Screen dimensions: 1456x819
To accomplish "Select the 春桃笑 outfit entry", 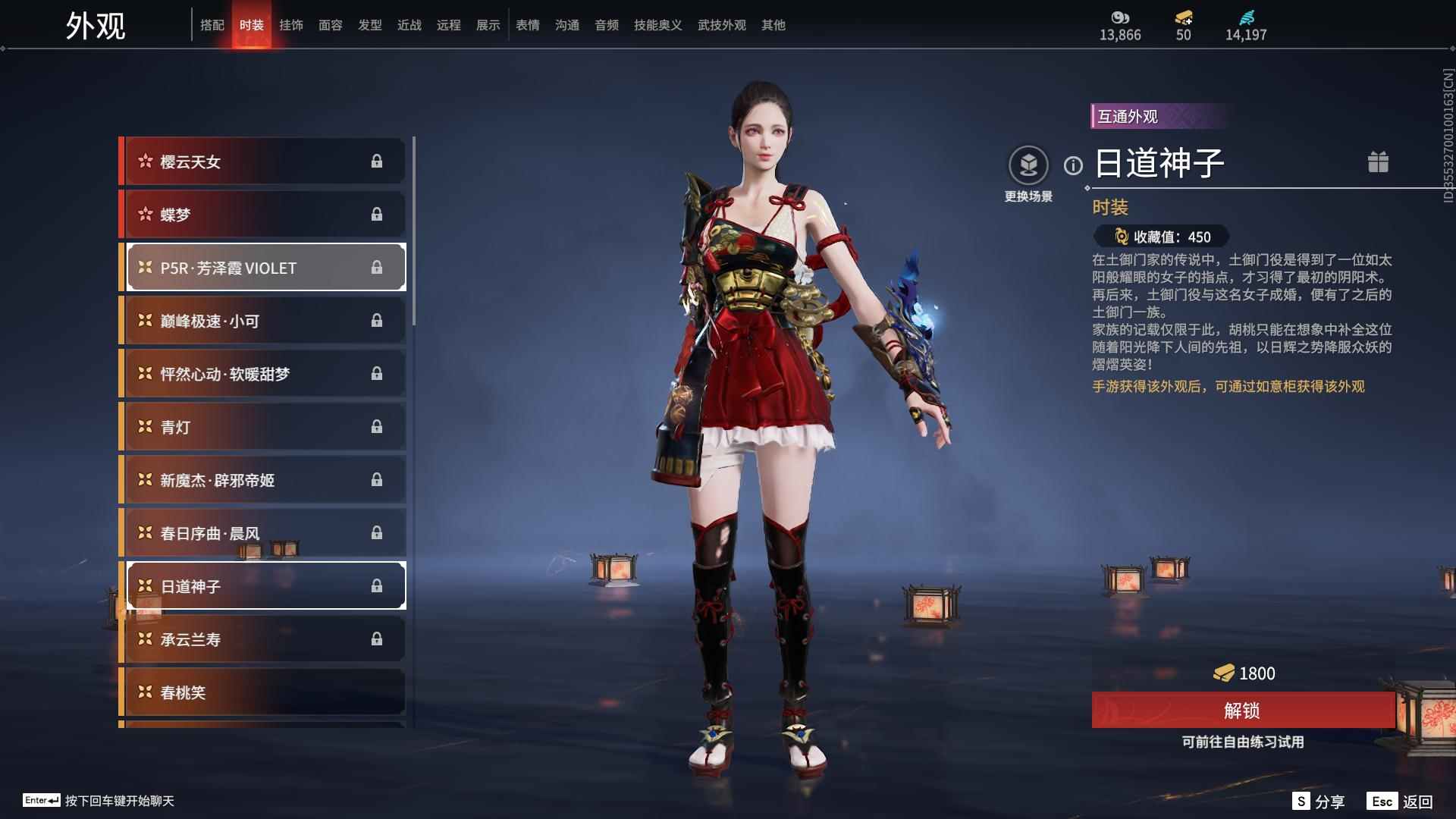I will pyautogui.click(x=264, y=692).
